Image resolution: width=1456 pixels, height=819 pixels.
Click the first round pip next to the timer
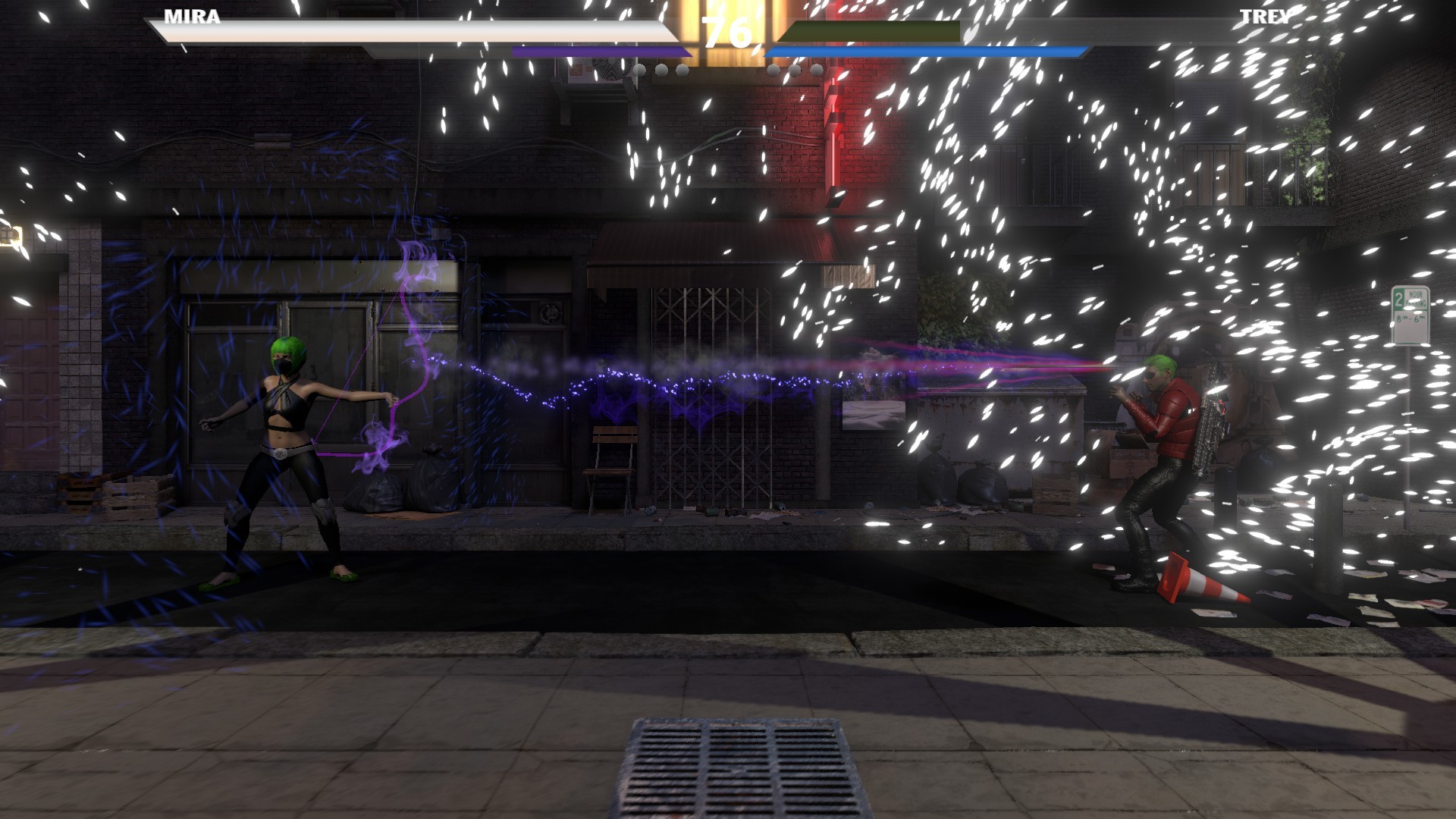[639, 69]
